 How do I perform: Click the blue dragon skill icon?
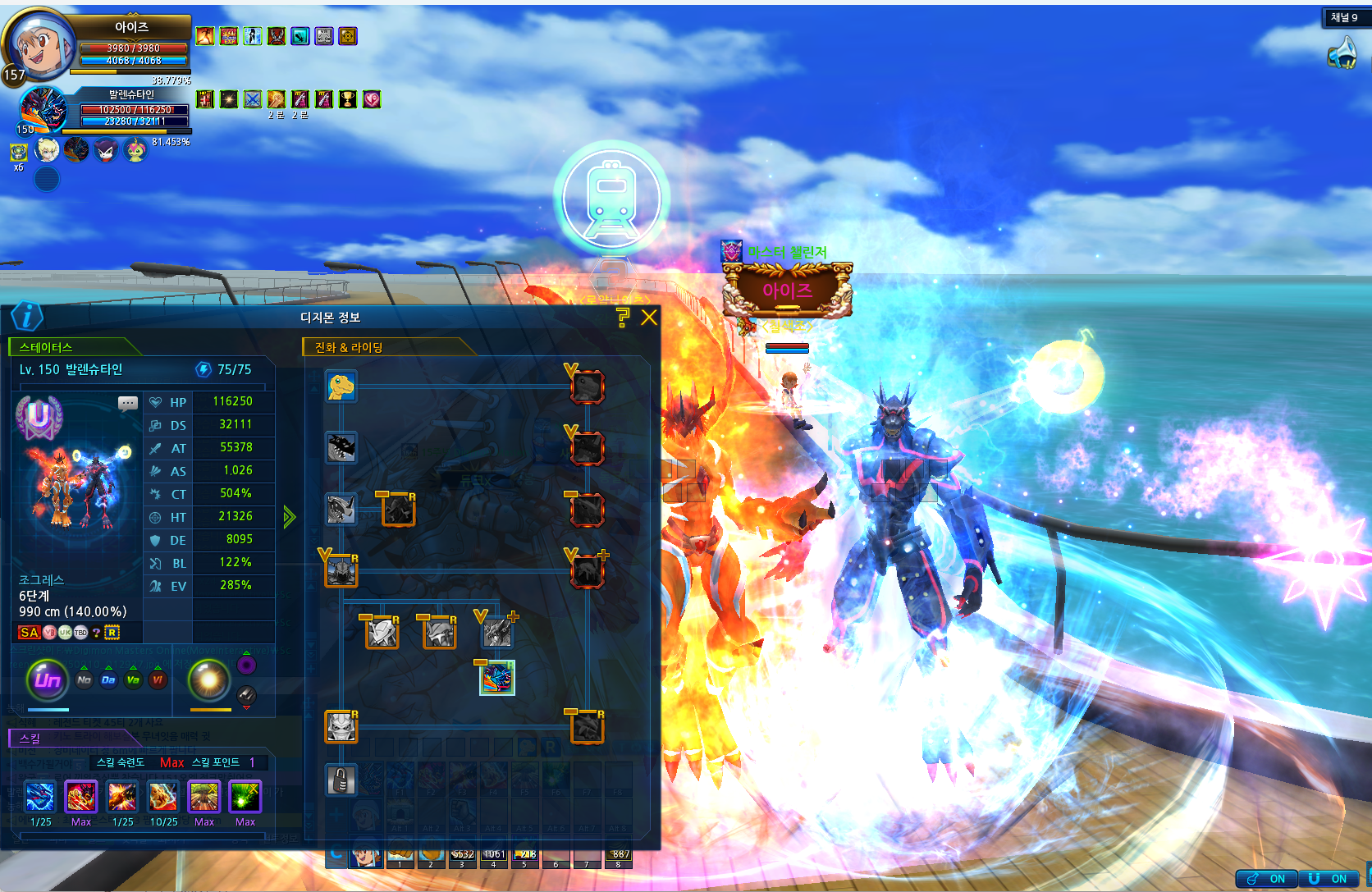coord(40,797)
